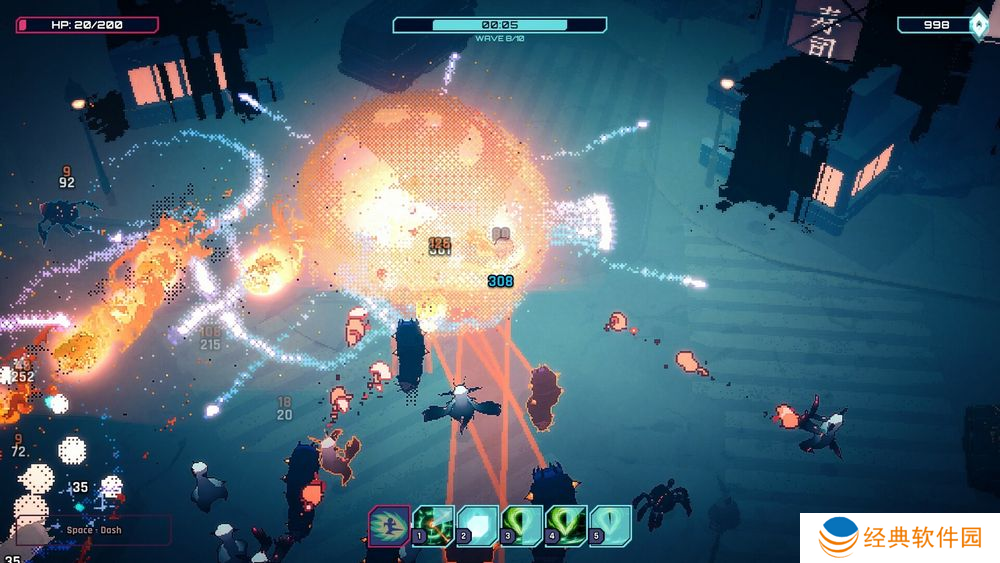Use the green laser ability in slot 1
The height and width of the screenshot is (563, 1000).
434,525
